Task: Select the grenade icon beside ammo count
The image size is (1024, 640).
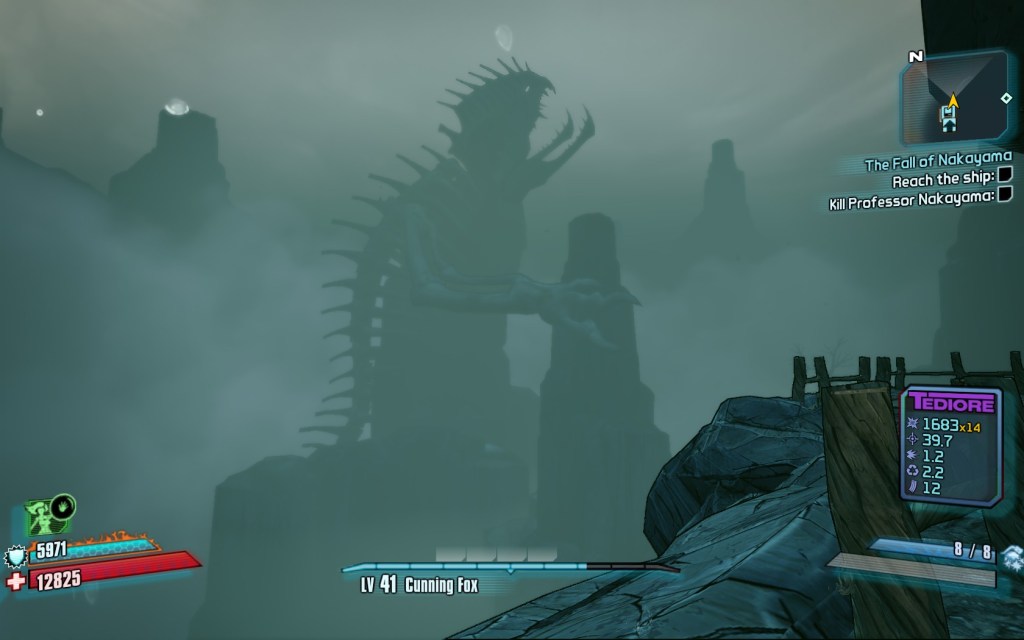Action: 1011,556
